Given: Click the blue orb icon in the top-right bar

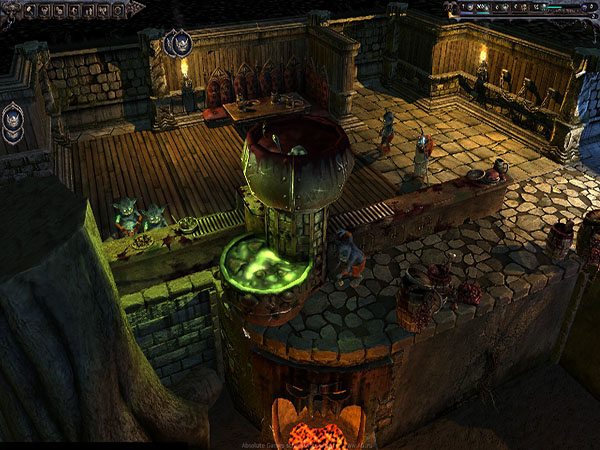Looking at the screenshot, I should (x=583, y=7).
